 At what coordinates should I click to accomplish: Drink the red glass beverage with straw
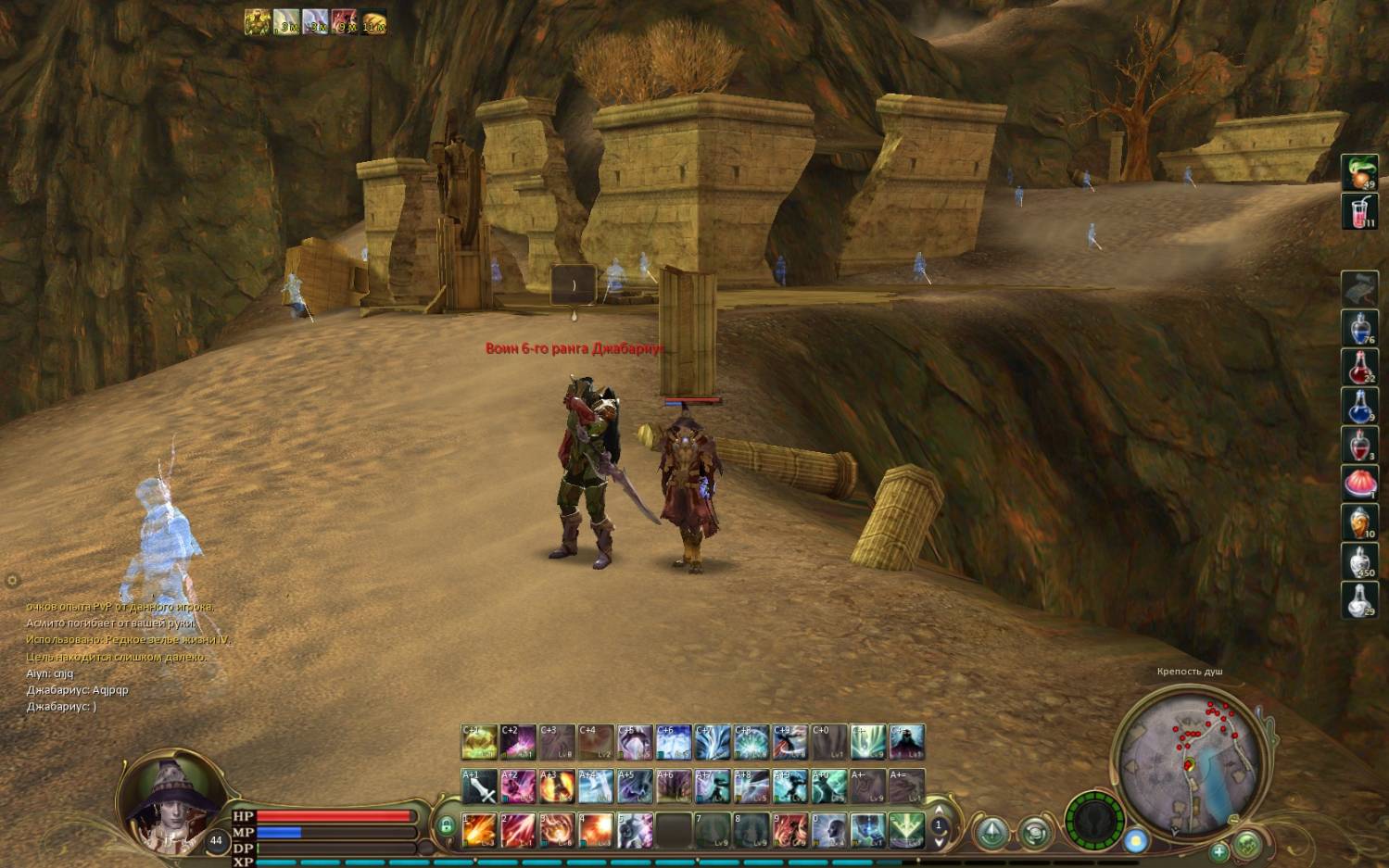pyautogui.click(x=1359, y=212)
